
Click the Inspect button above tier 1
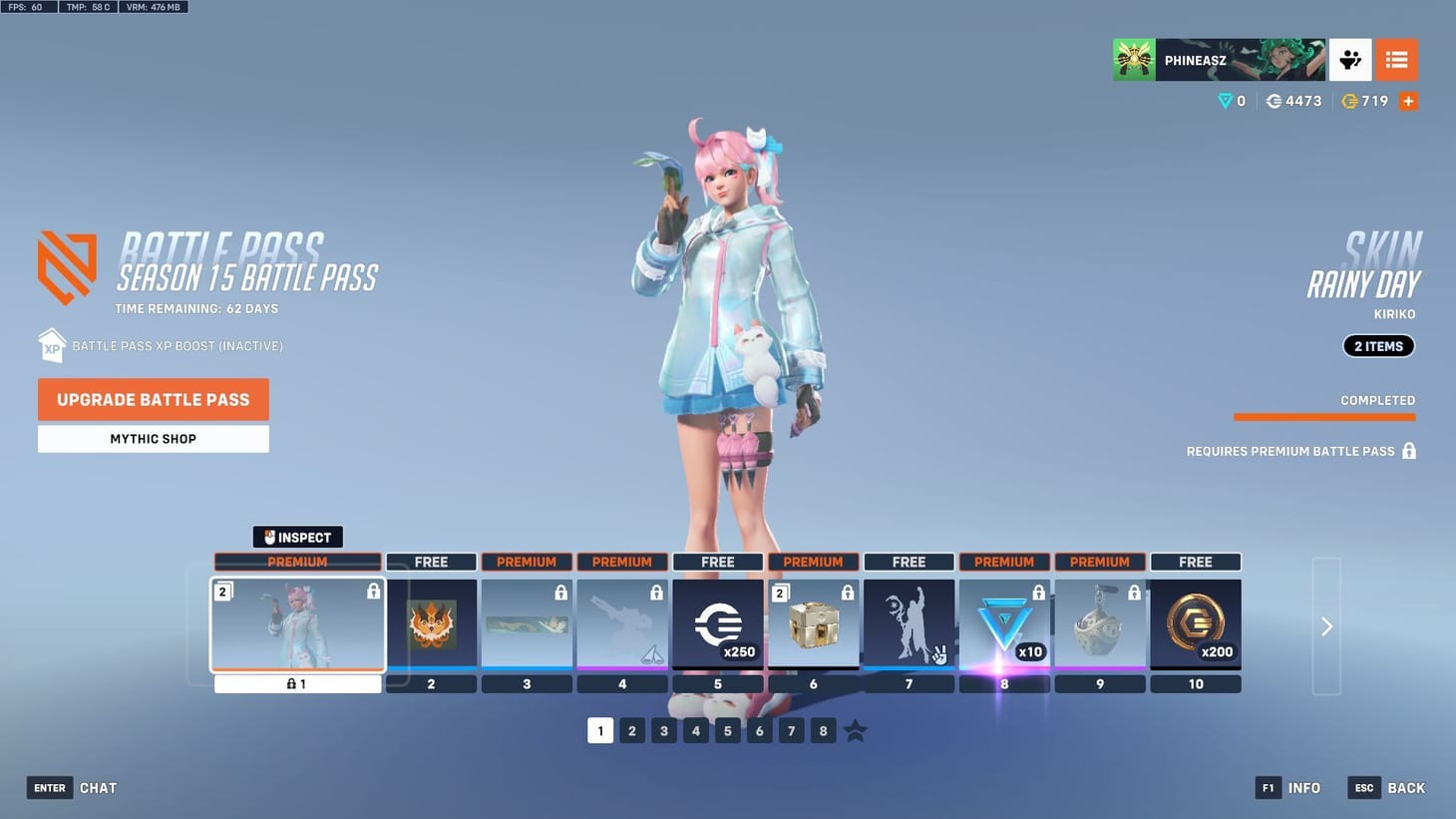coord(297,537)
